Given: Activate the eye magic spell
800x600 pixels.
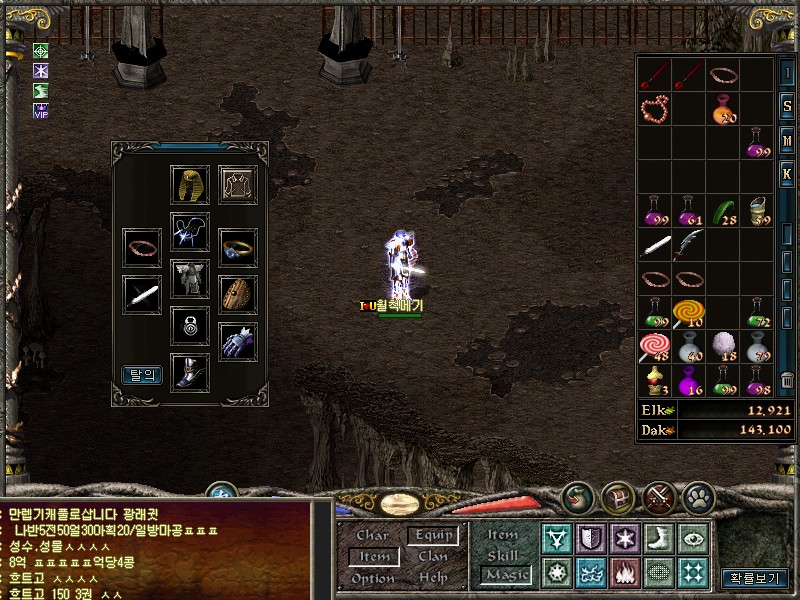Looking at the screenshot, I should tap(692, 539).
